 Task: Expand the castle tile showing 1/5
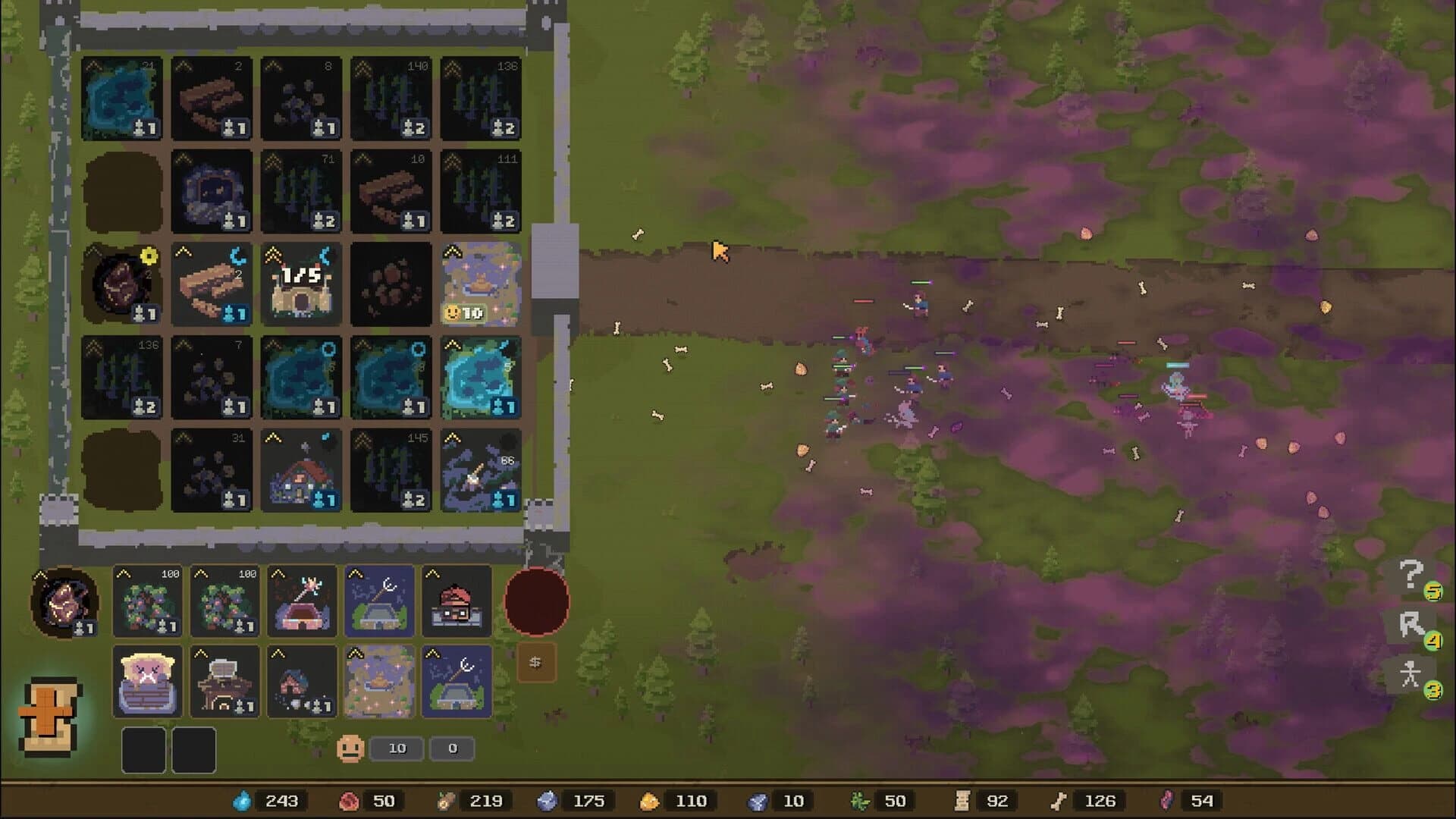[273, 254]
